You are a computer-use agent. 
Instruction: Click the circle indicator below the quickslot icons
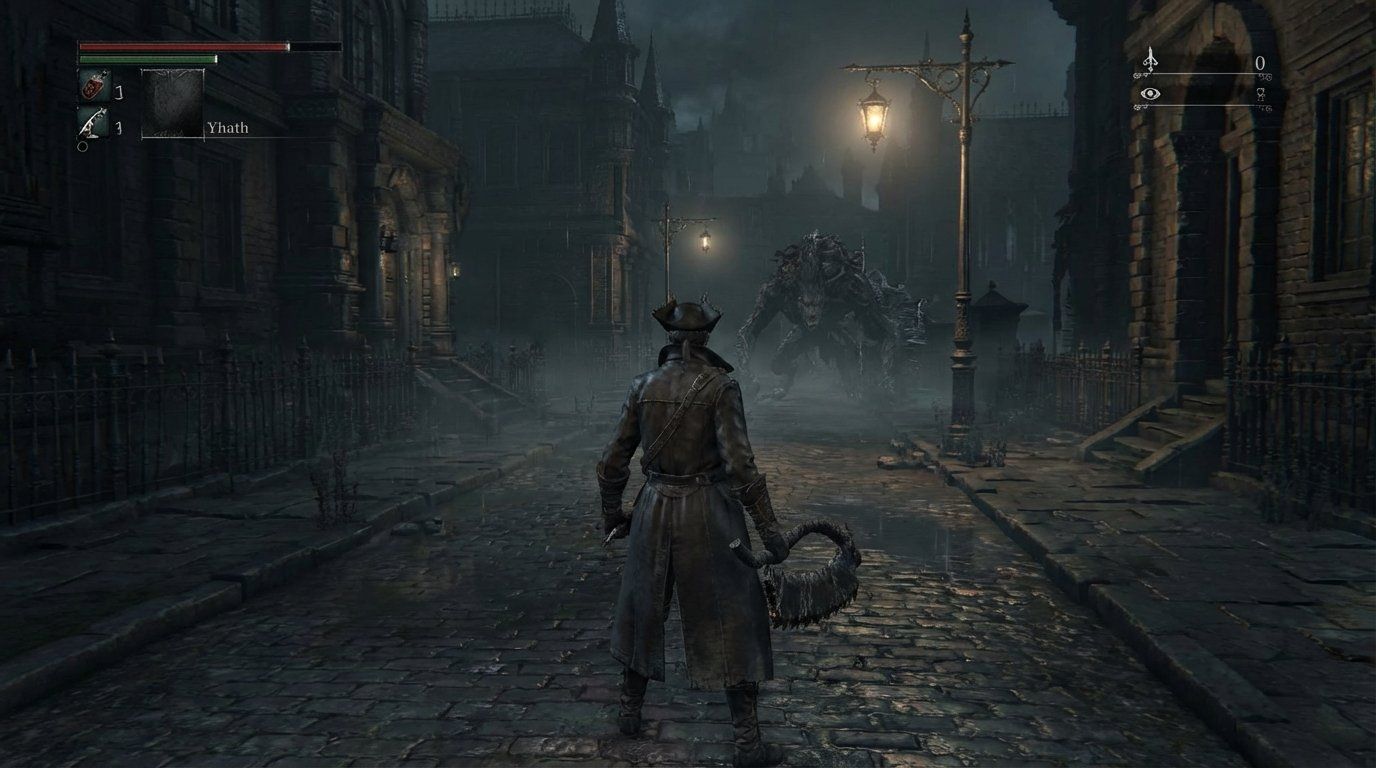[83, 145]
